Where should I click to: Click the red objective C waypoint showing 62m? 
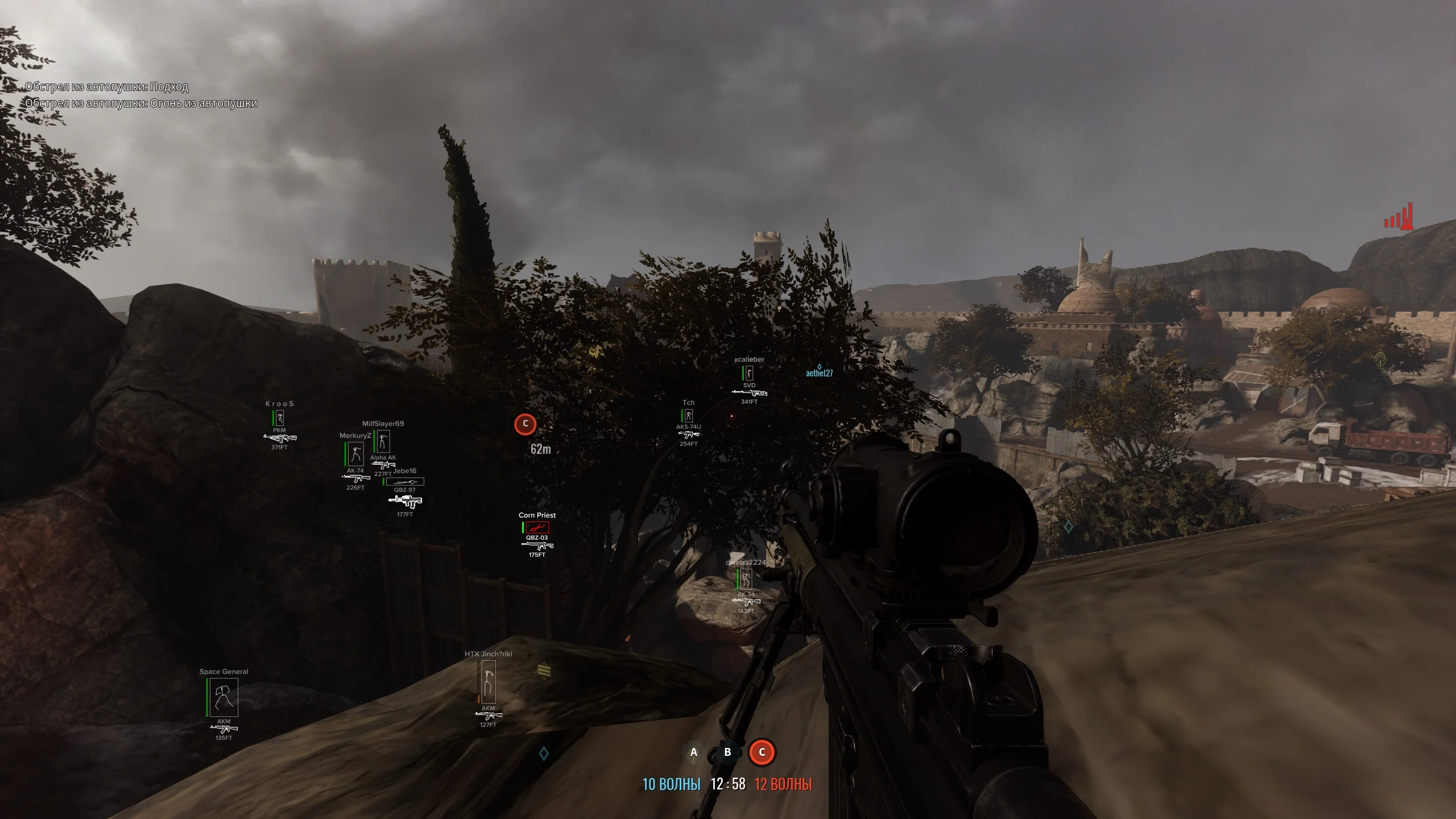[x=525, y=424]
